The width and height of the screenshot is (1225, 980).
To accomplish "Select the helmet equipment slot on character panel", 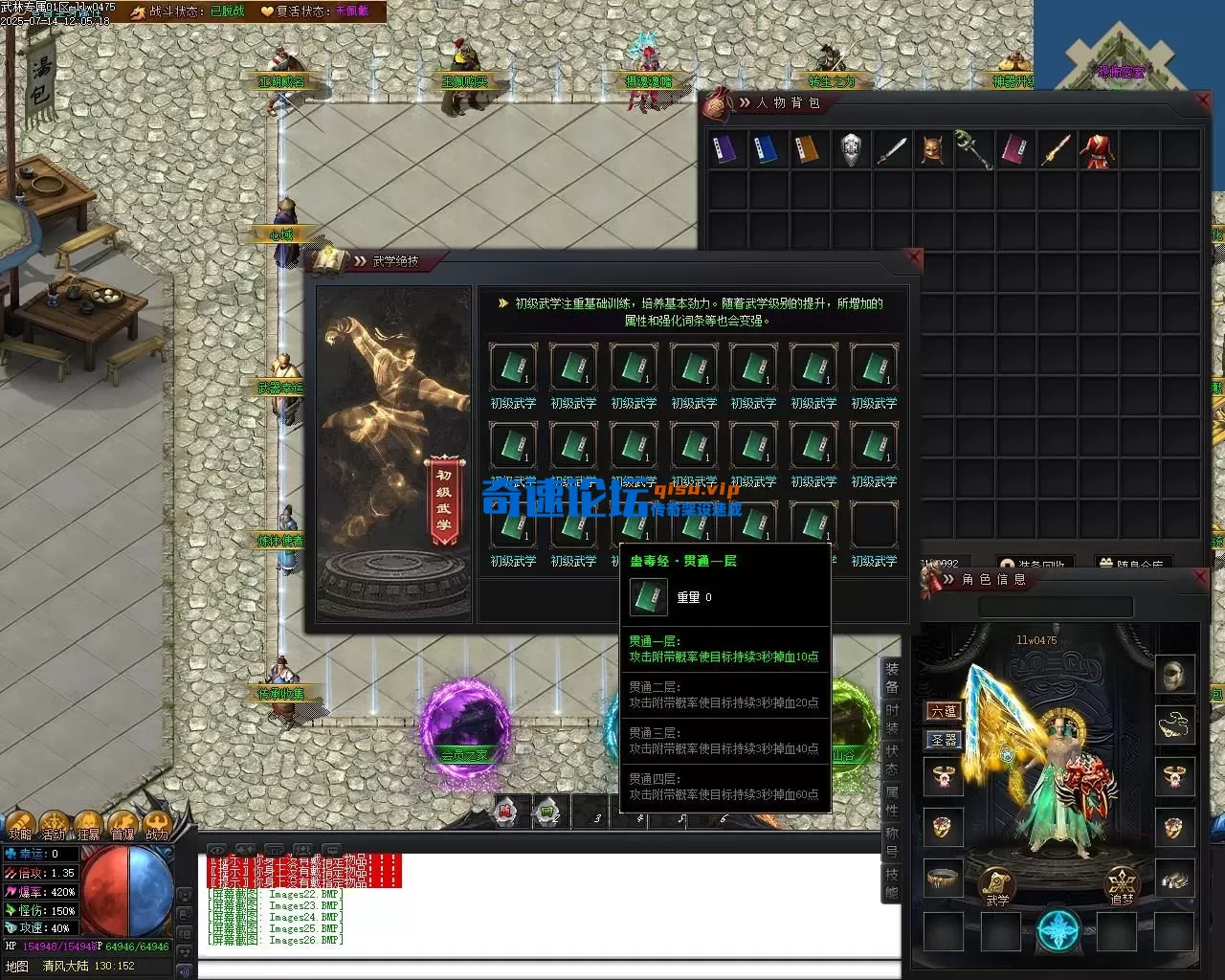I will coord(1174,675).
